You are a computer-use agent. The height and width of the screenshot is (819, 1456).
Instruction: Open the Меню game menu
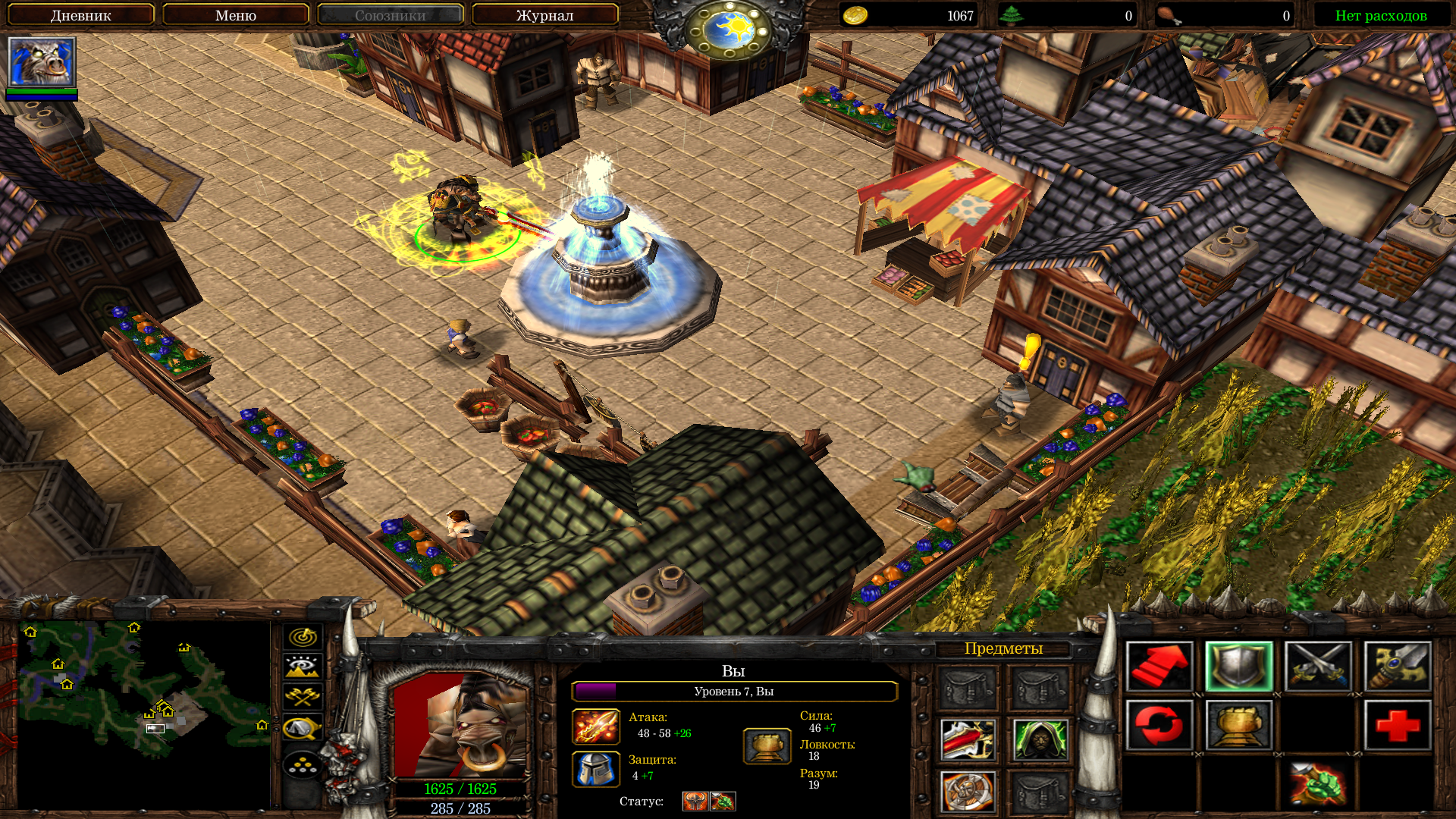[235, 15]
